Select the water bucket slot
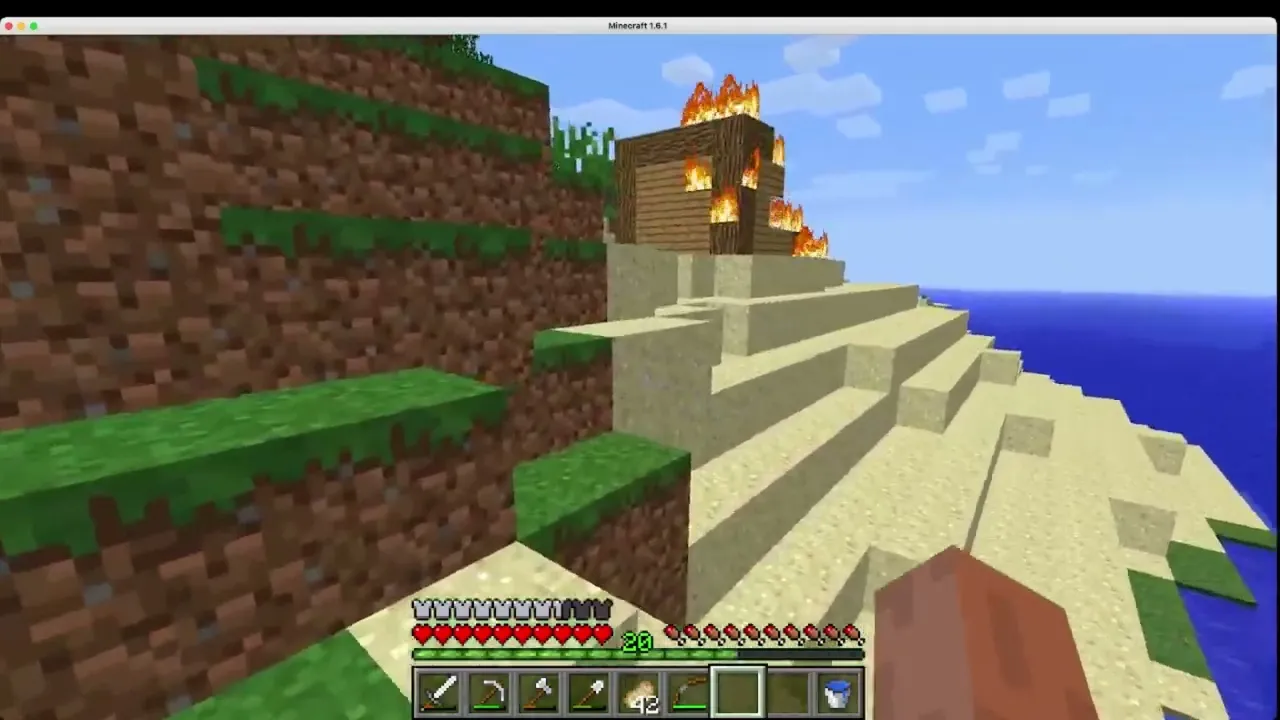1280x720 pixels. tap(838, 693)
